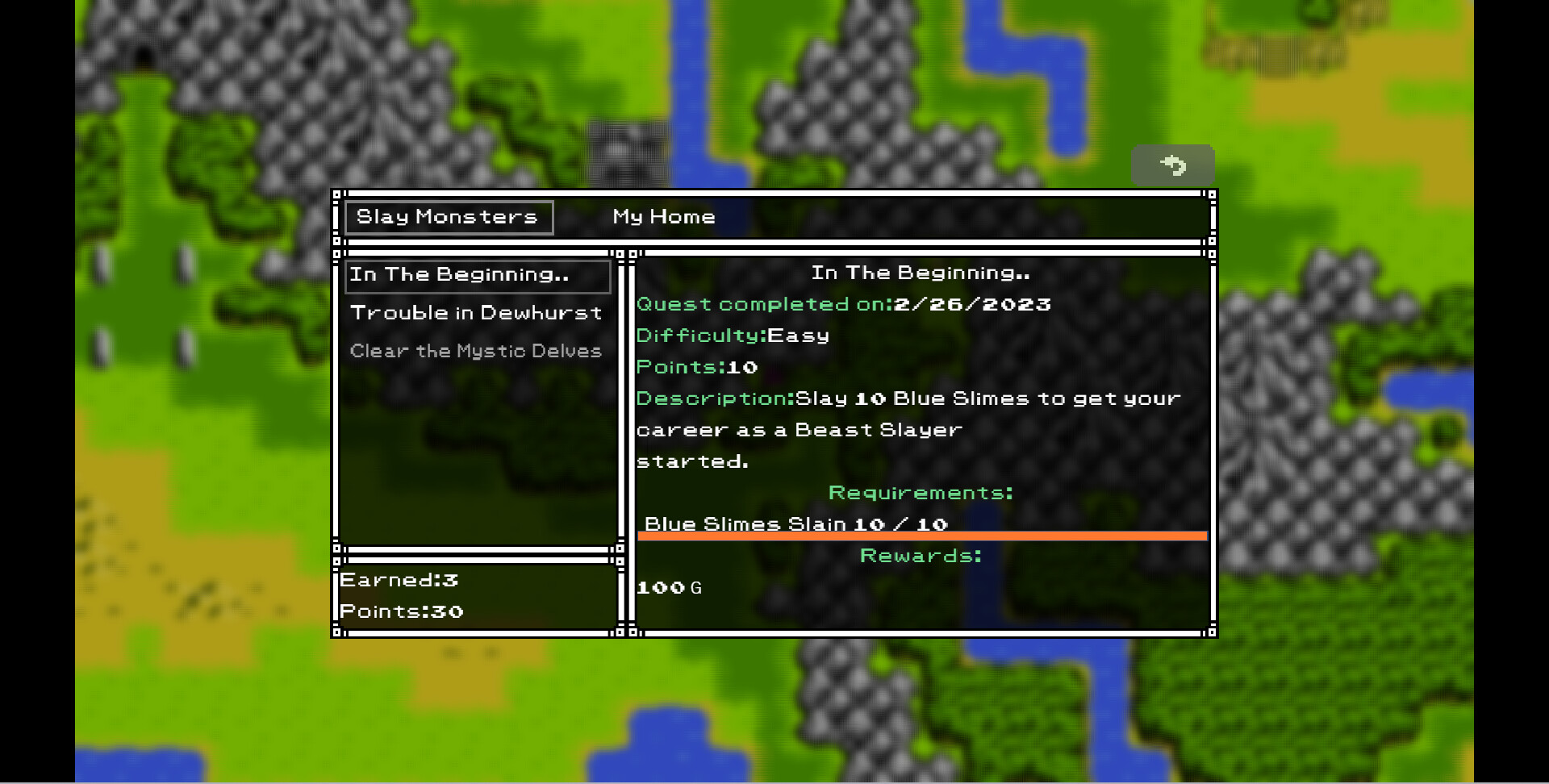Click inside the quest list panel
This screenshot has height=784, width=1549.
click(476, 444)
